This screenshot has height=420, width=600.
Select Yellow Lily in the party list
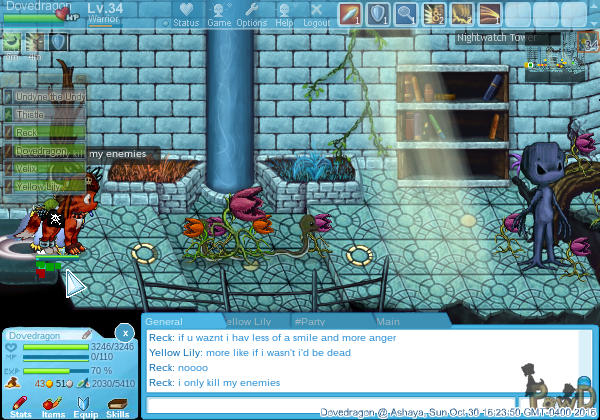(38, 186)
